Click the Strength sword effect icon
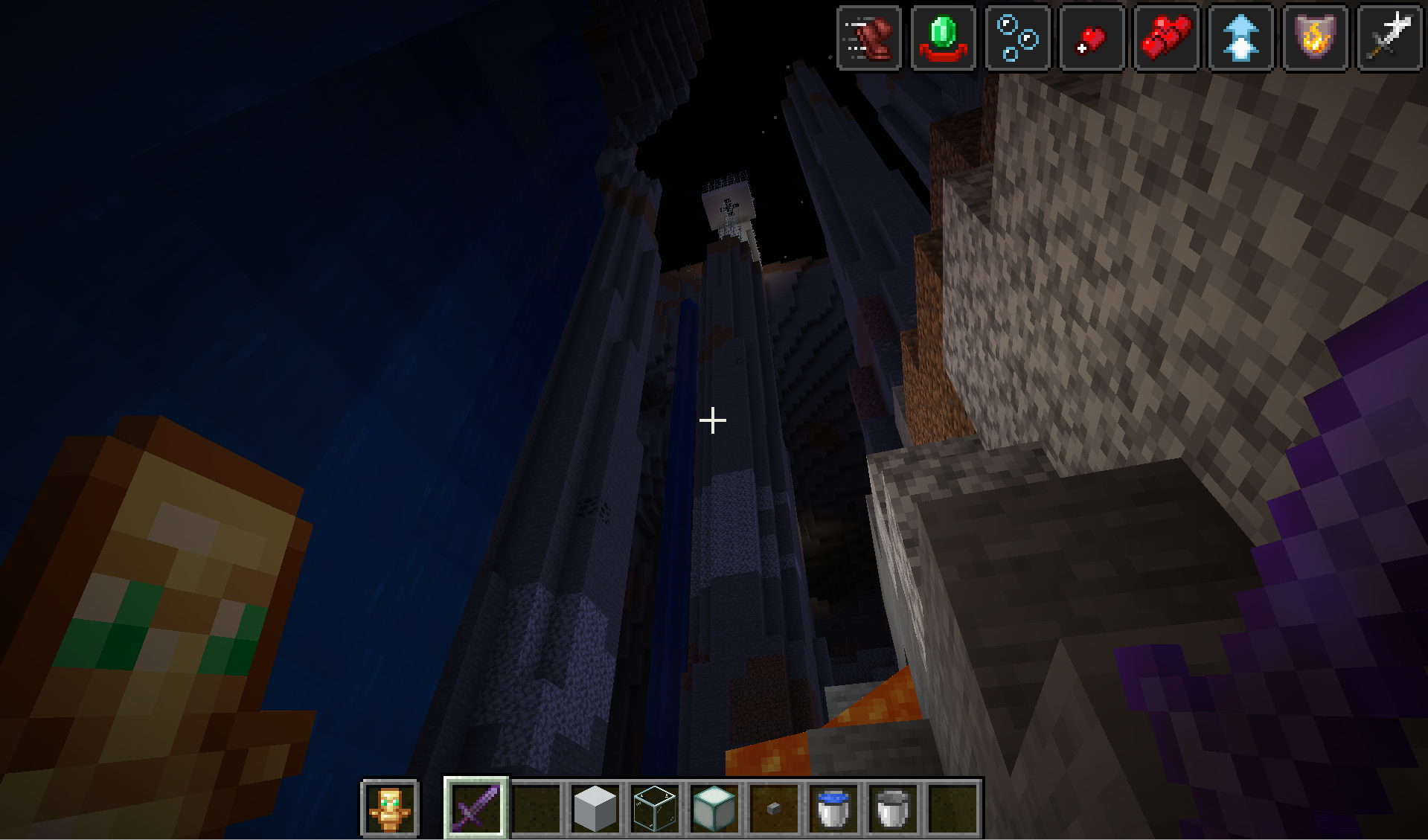This screenshot has height=840, width=1428. (x=1390, y=38)
